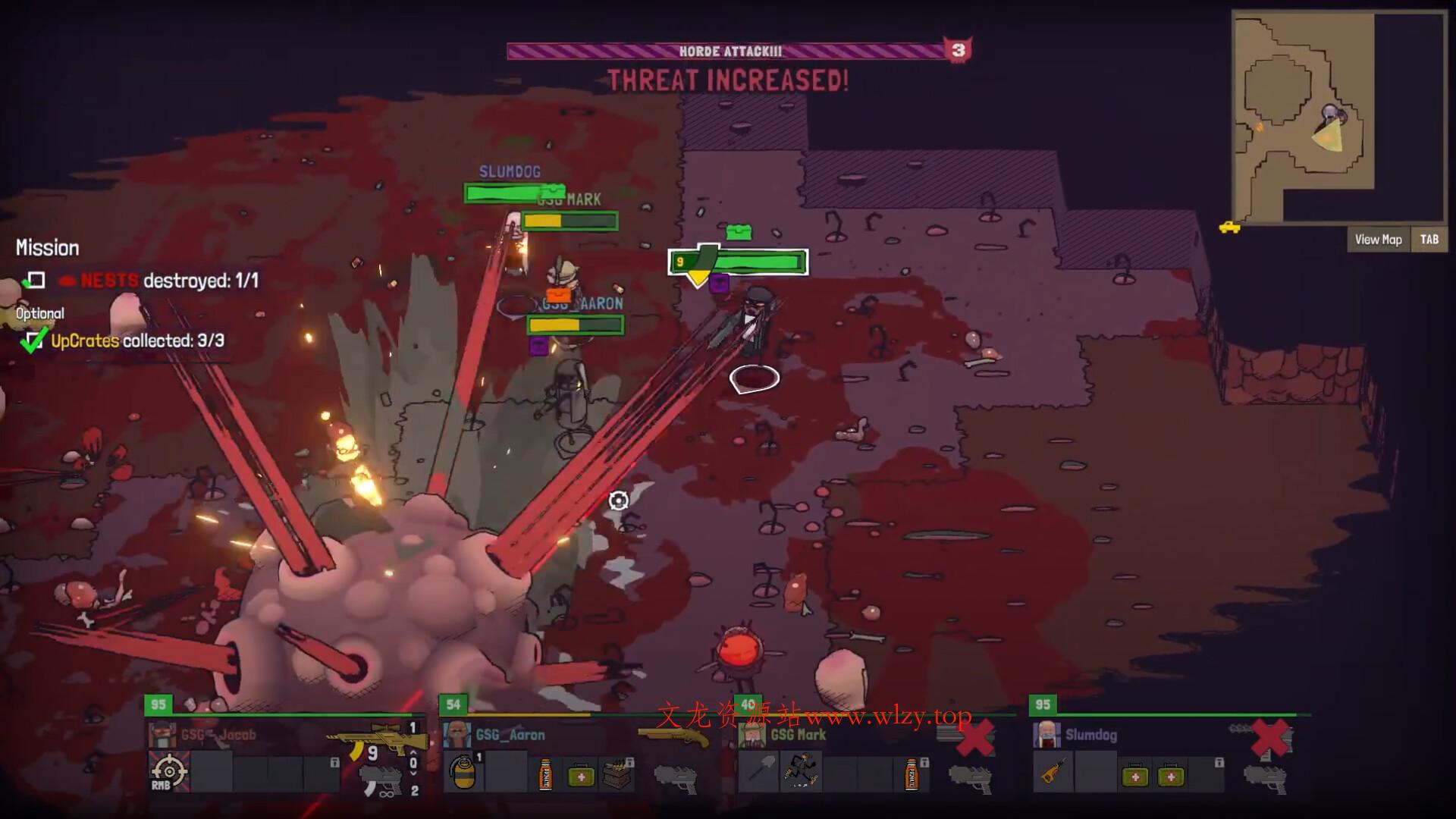The width and height of the screenshot is (1456, 819).
Task: Select GSG_Aaron's grenade slot
Action: click(x=463, y=773)
